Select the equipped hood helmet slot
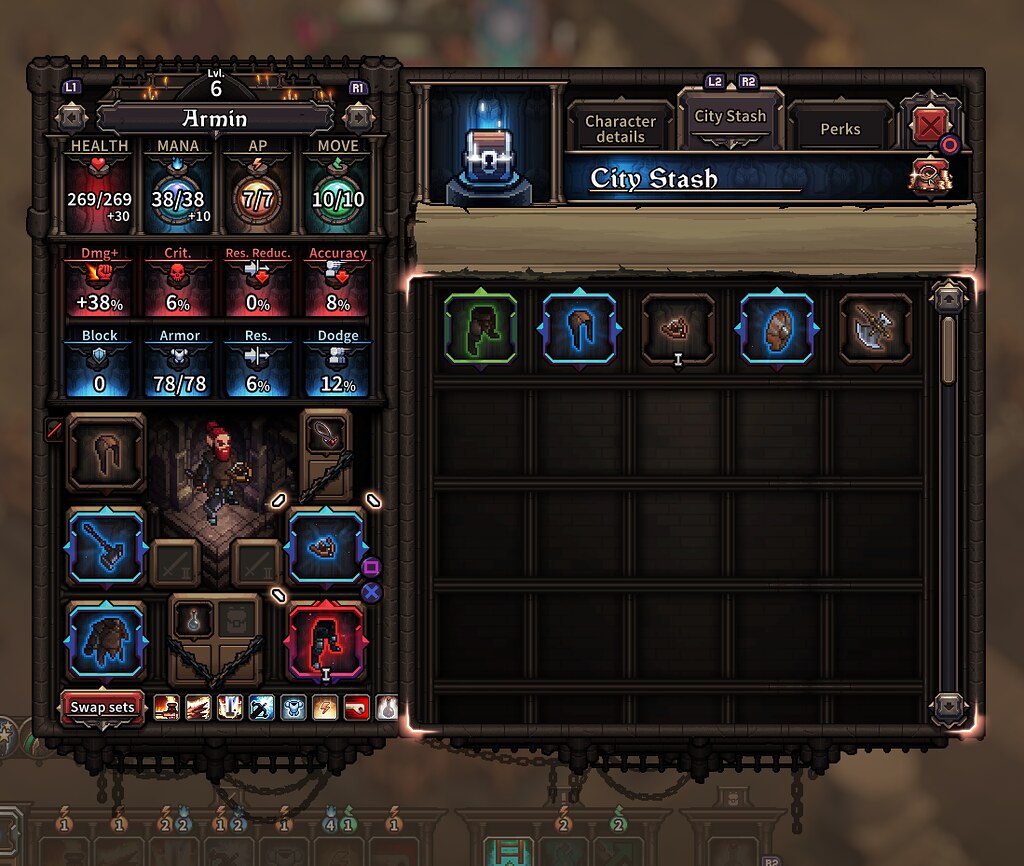The width and height of the screenshot is (1024, 866). [106, 452]
